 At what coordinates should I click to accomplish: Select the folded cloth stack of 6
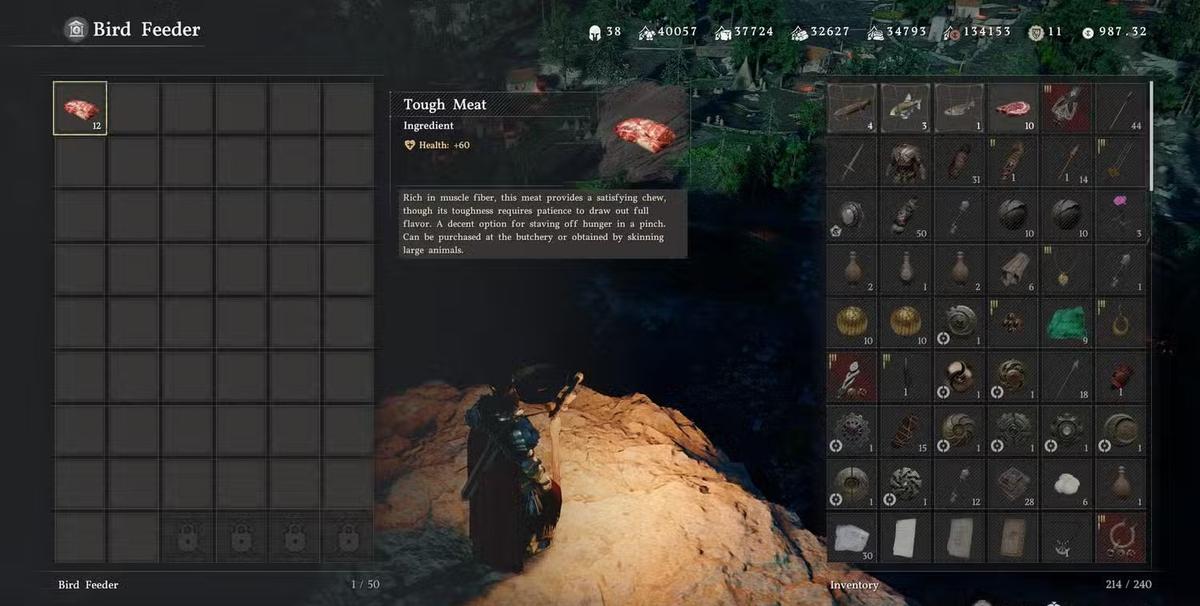coord(1013,270)
